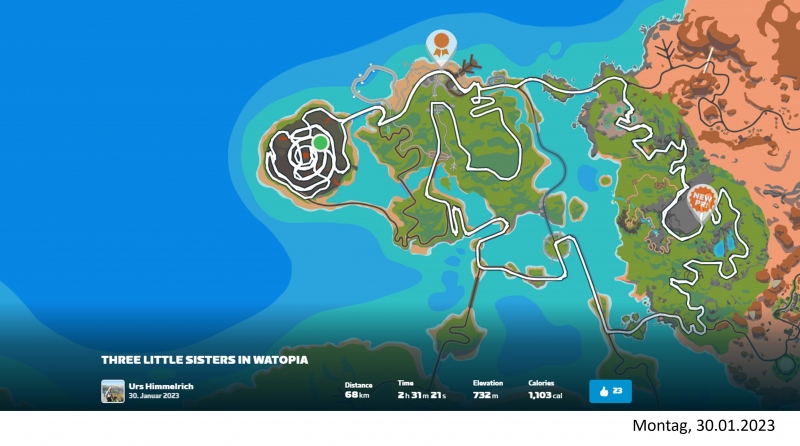Open Urs Himmelrich's profile picture
This screenshot has height=446, width=800.
pos(113,391)
